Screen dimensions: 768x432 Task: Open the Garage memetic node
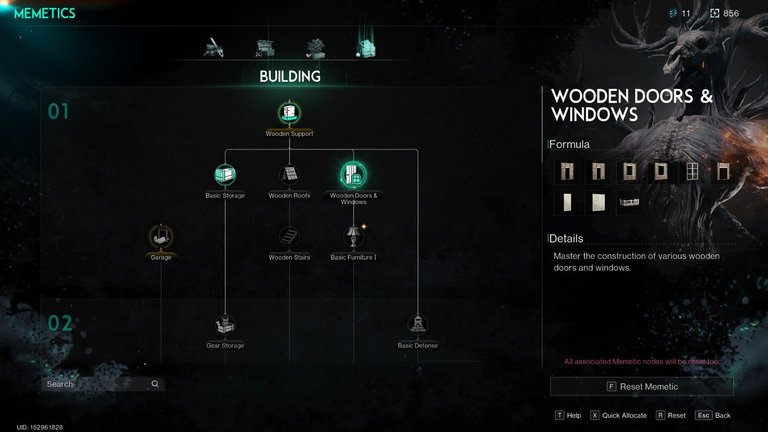[x=161, y=237]
